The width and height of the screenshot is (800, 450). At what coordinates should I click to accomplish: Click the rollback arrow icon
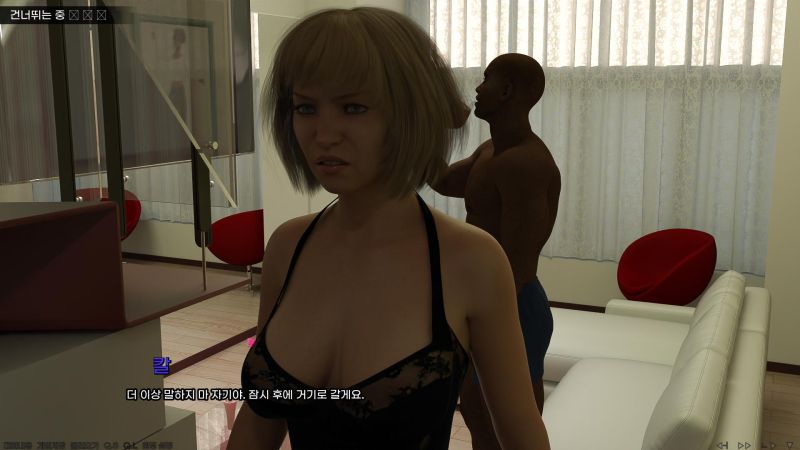[x=721, y=444]
